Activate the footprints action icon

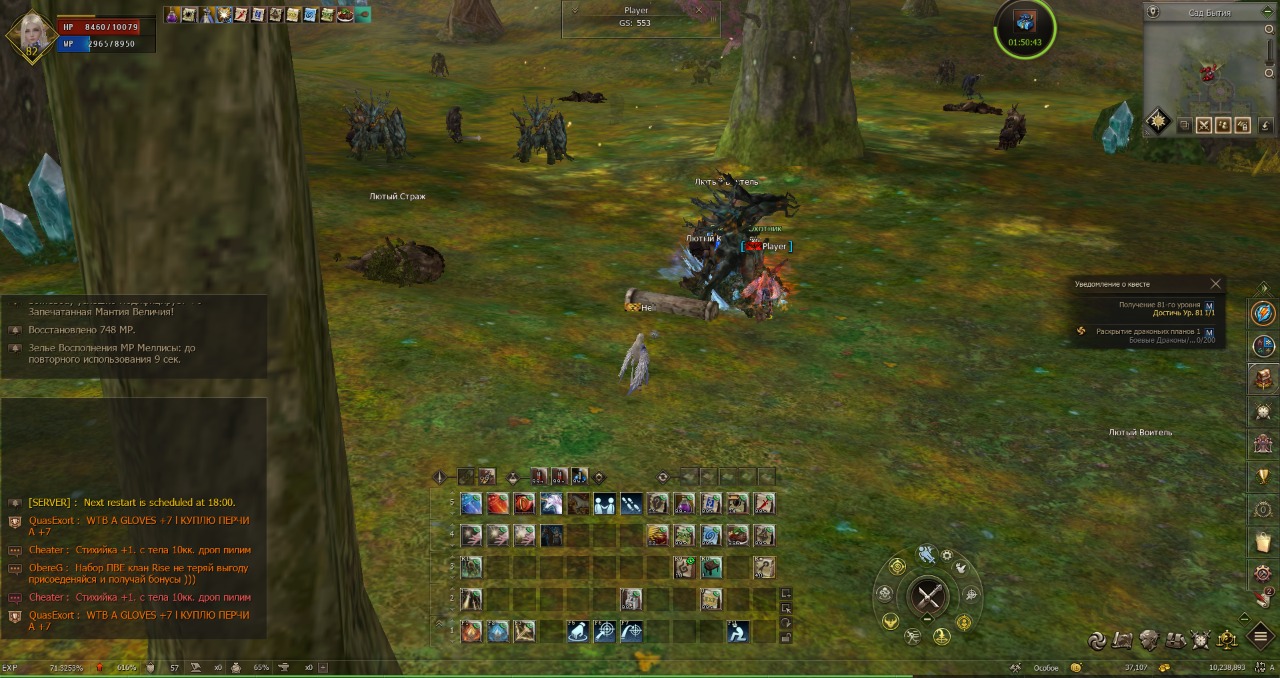pos(631,504)
